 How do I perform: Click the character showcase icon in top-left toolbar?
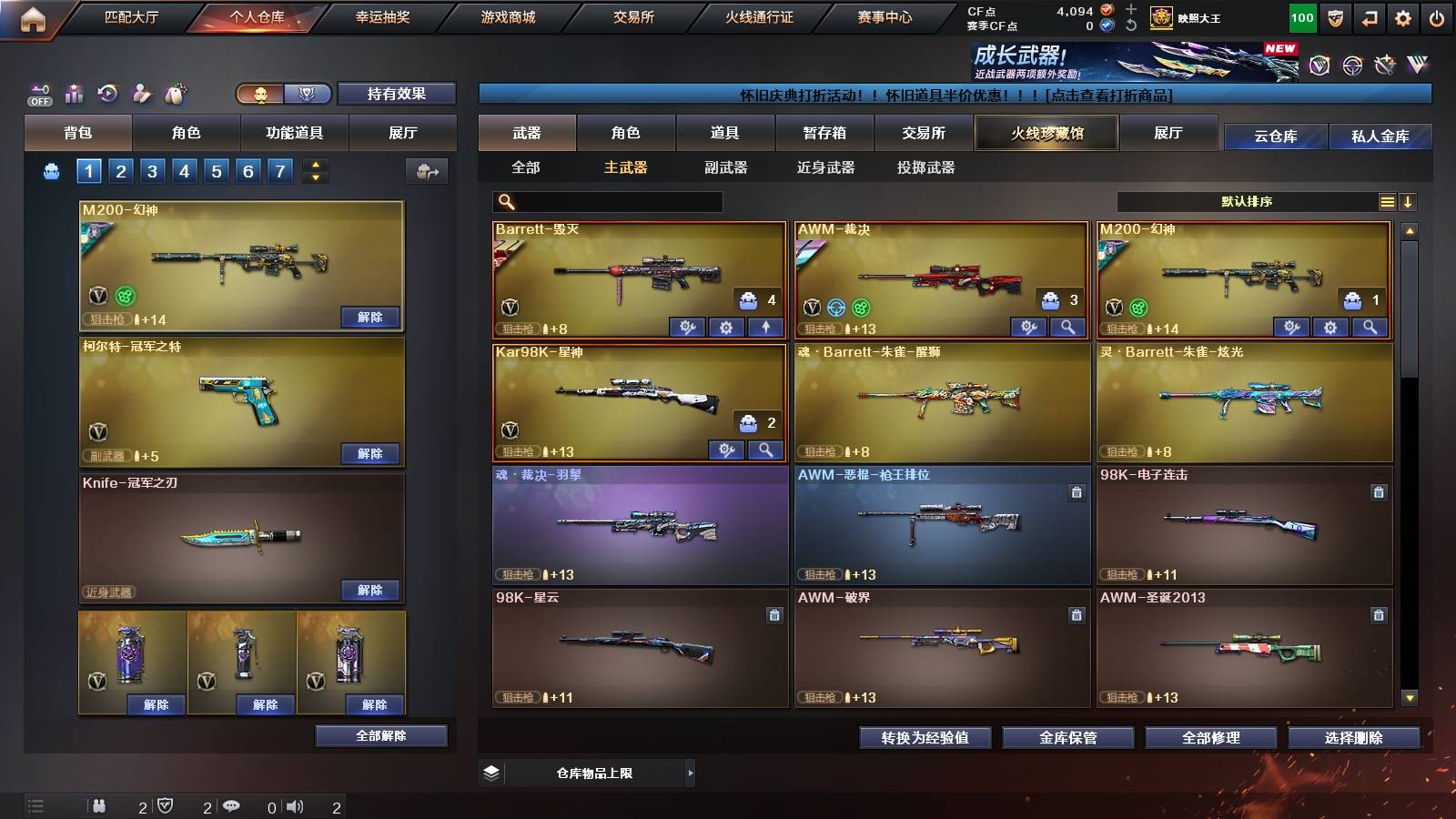coord(141,92)
